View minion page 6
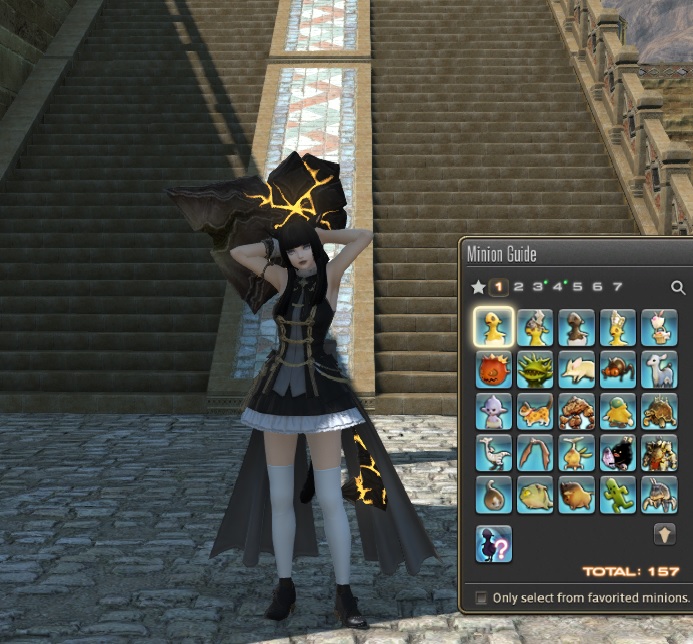 point(597,287)
